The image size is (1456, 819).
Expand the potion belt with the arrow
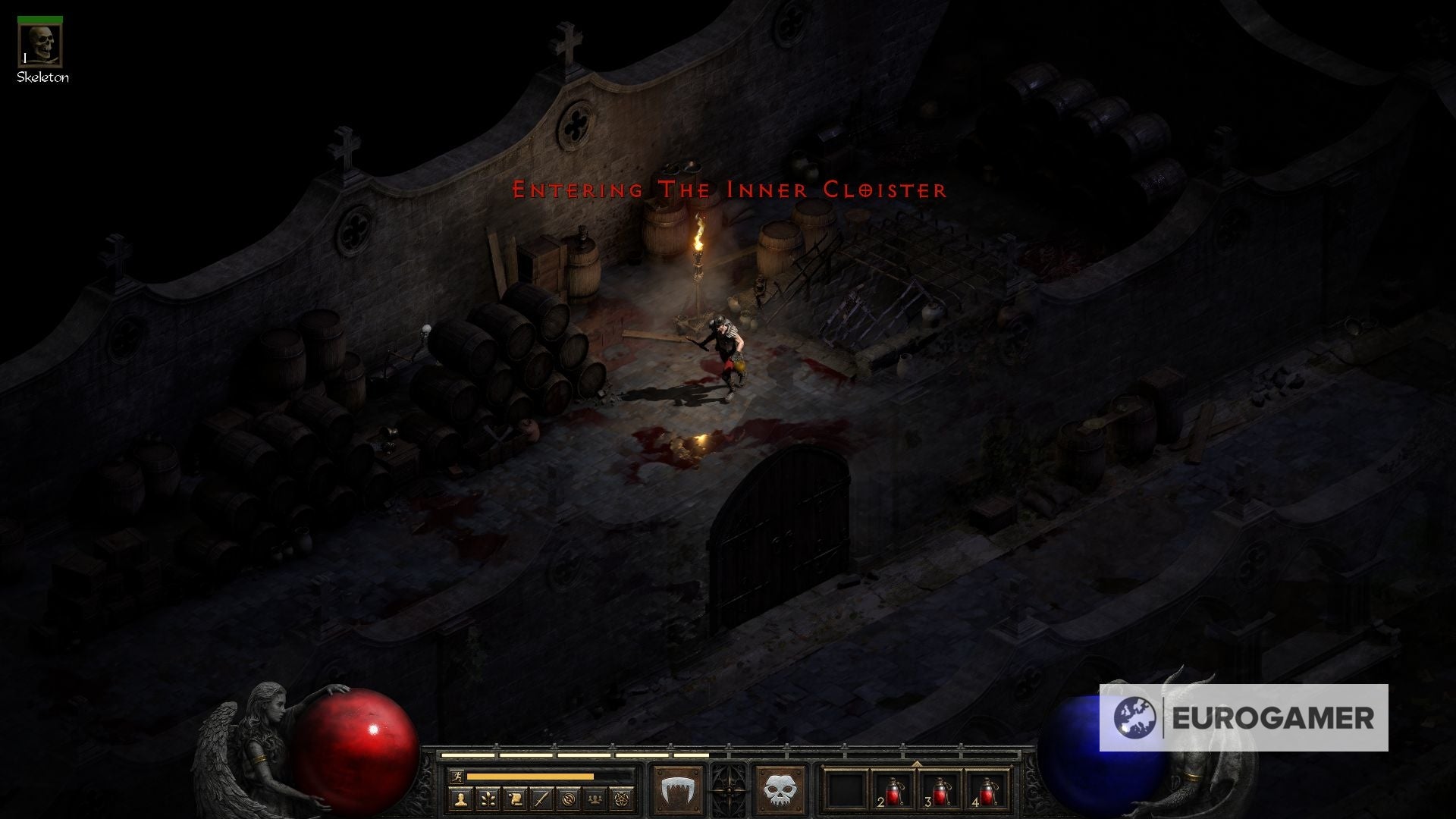917,764
